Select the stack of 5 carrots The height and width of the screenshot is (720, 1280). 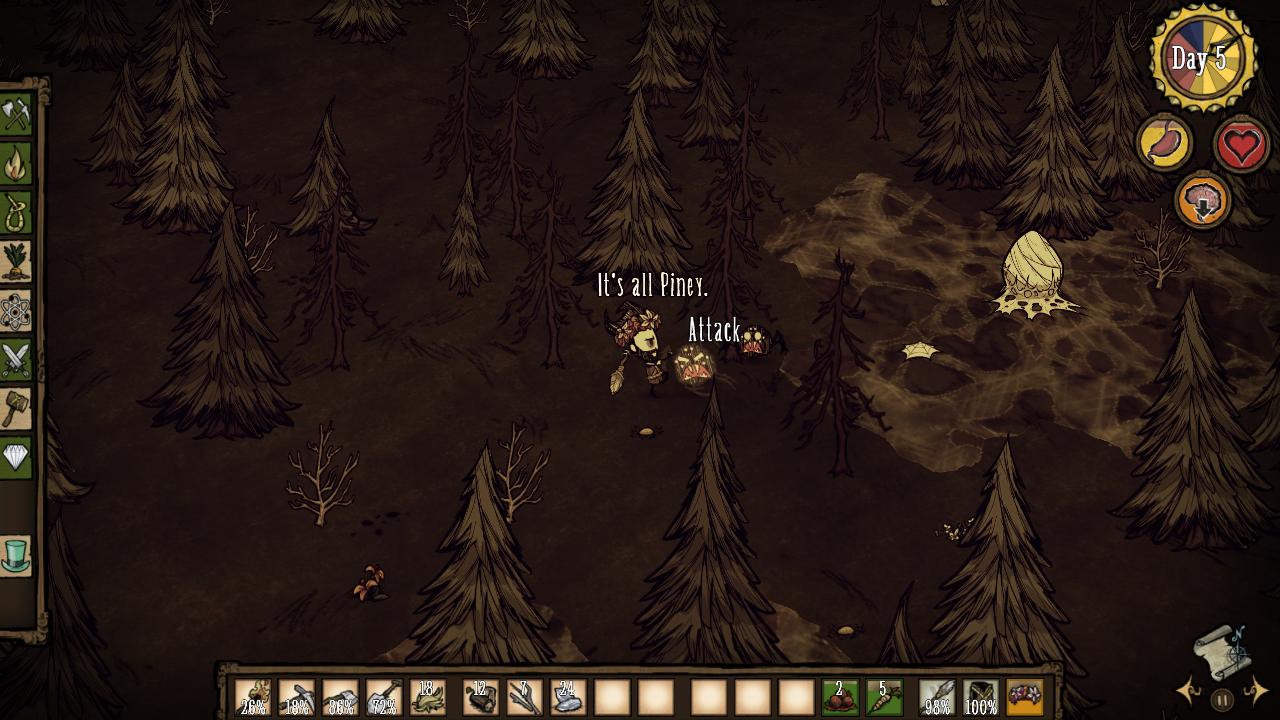[884, 697]
